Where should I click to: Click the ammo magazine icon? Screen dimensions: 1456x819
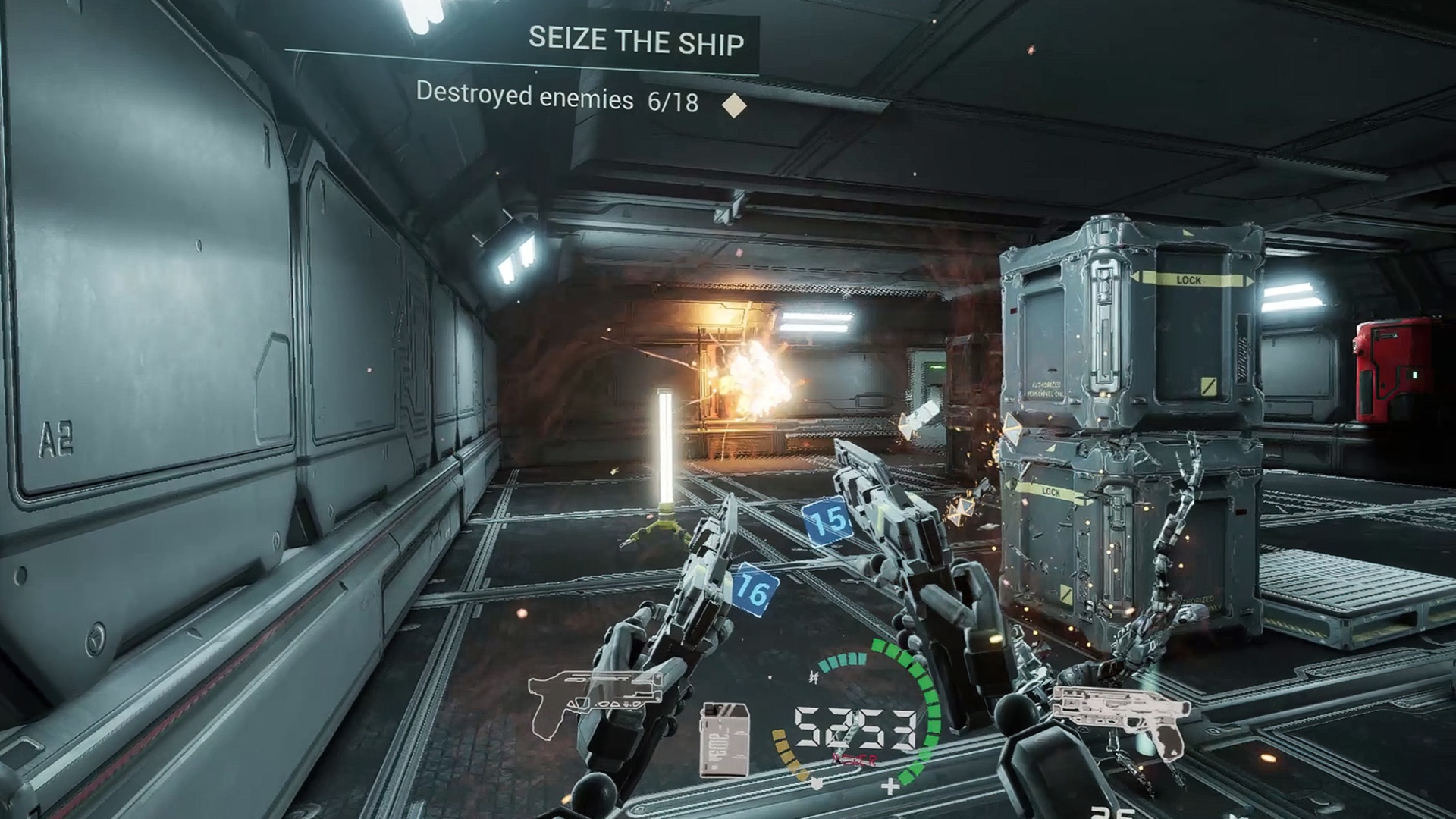click(x=724, y=739)
